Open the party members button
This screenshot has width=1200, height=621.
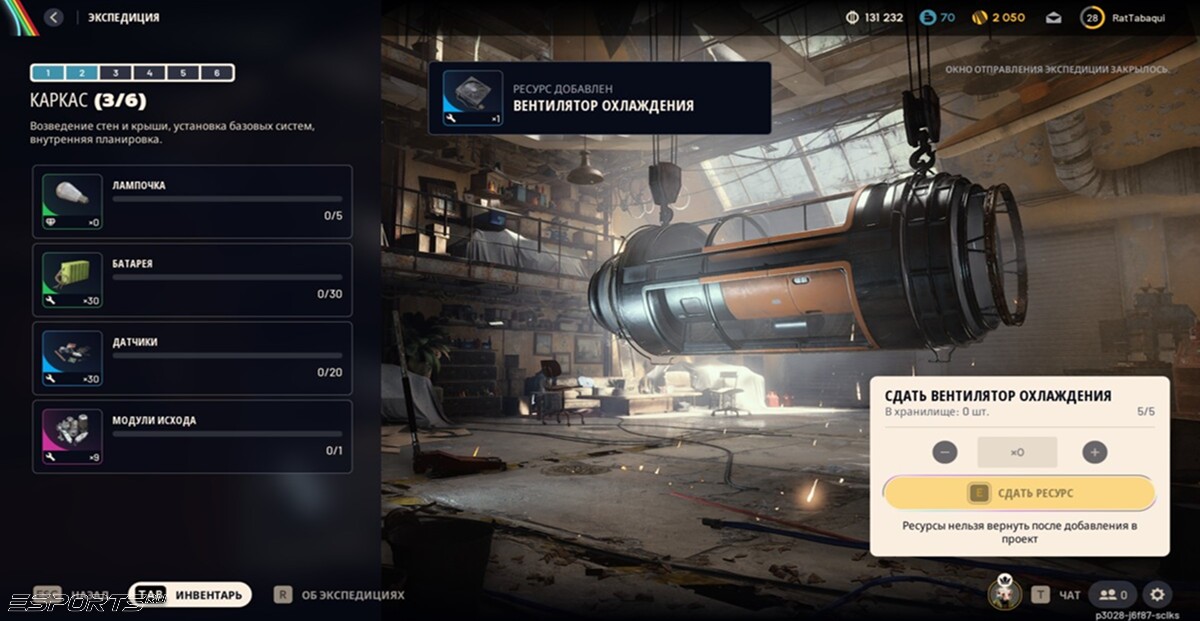pos(1114,595)
